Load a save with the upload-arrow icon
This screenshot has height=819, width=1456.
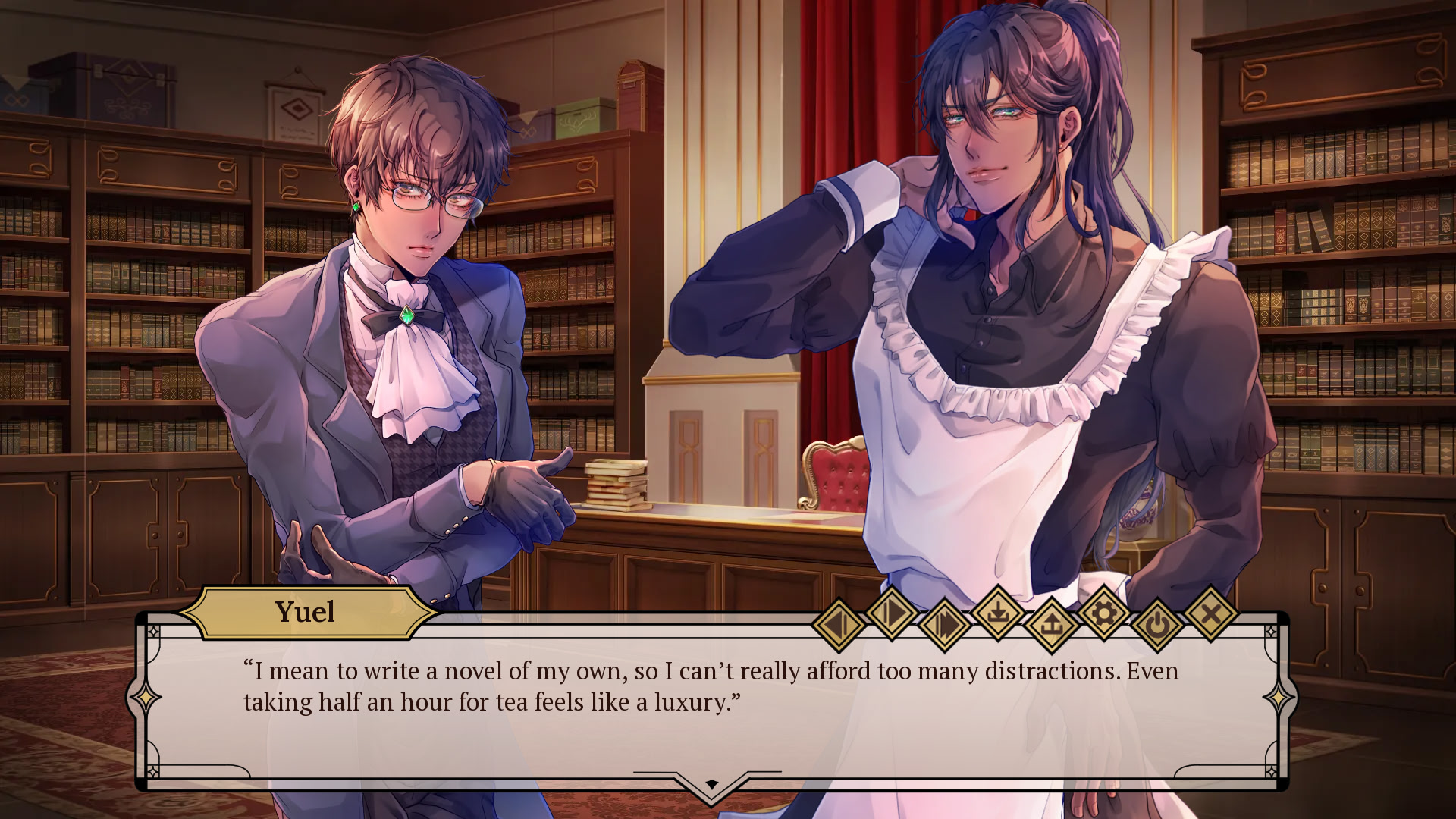(x=1051, y=626)
